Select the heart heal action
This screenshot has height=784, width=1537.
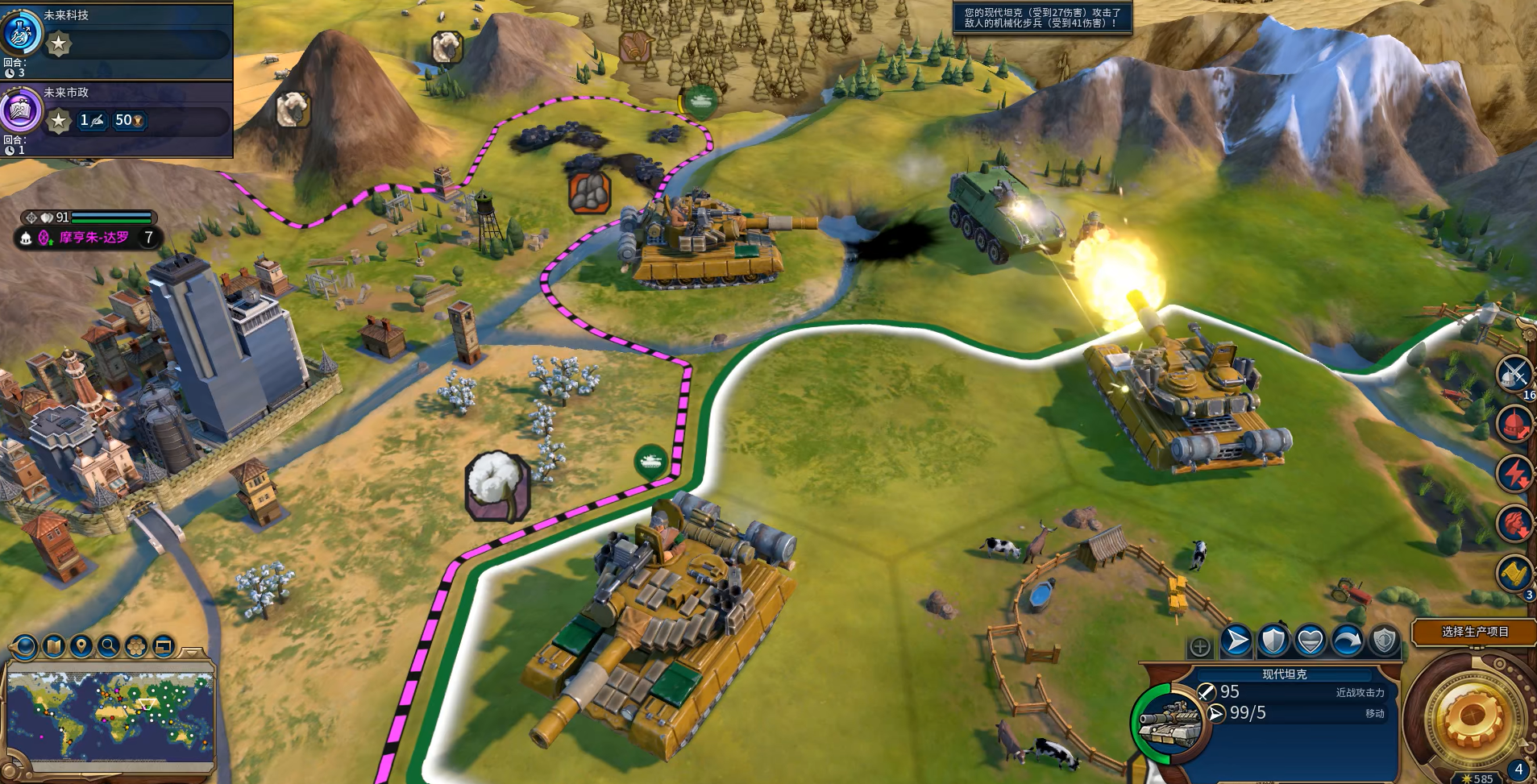click(1311, 641)
